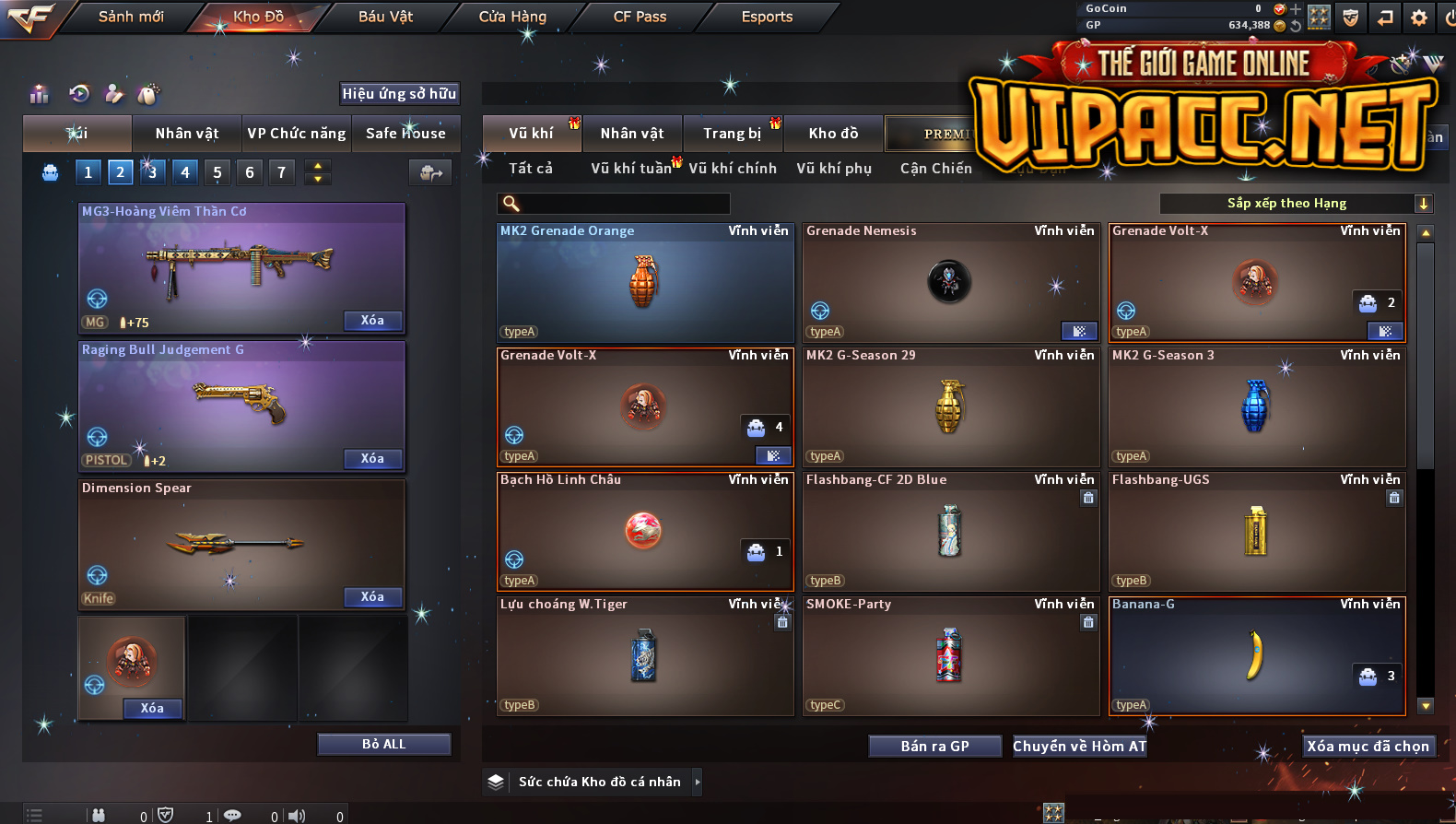Select the MK2 Grenade Orange item

coord(645,283)
